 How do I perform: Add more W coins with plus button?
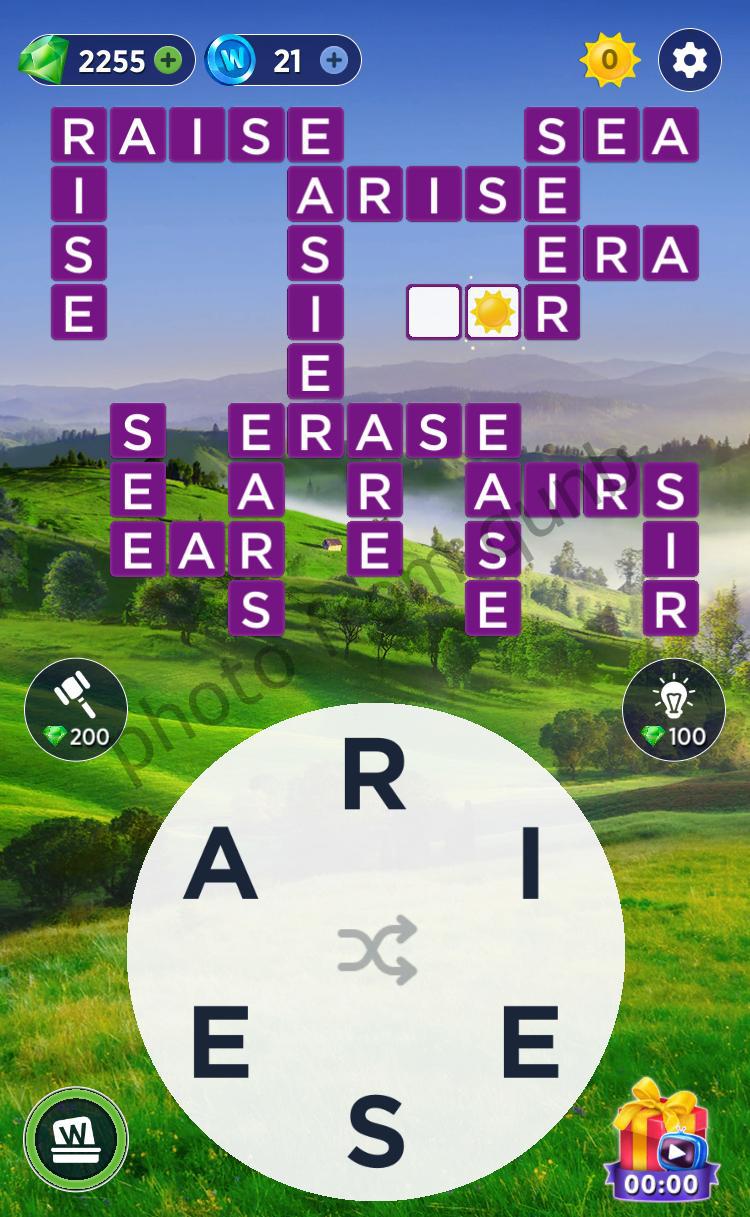coord(334,61)
